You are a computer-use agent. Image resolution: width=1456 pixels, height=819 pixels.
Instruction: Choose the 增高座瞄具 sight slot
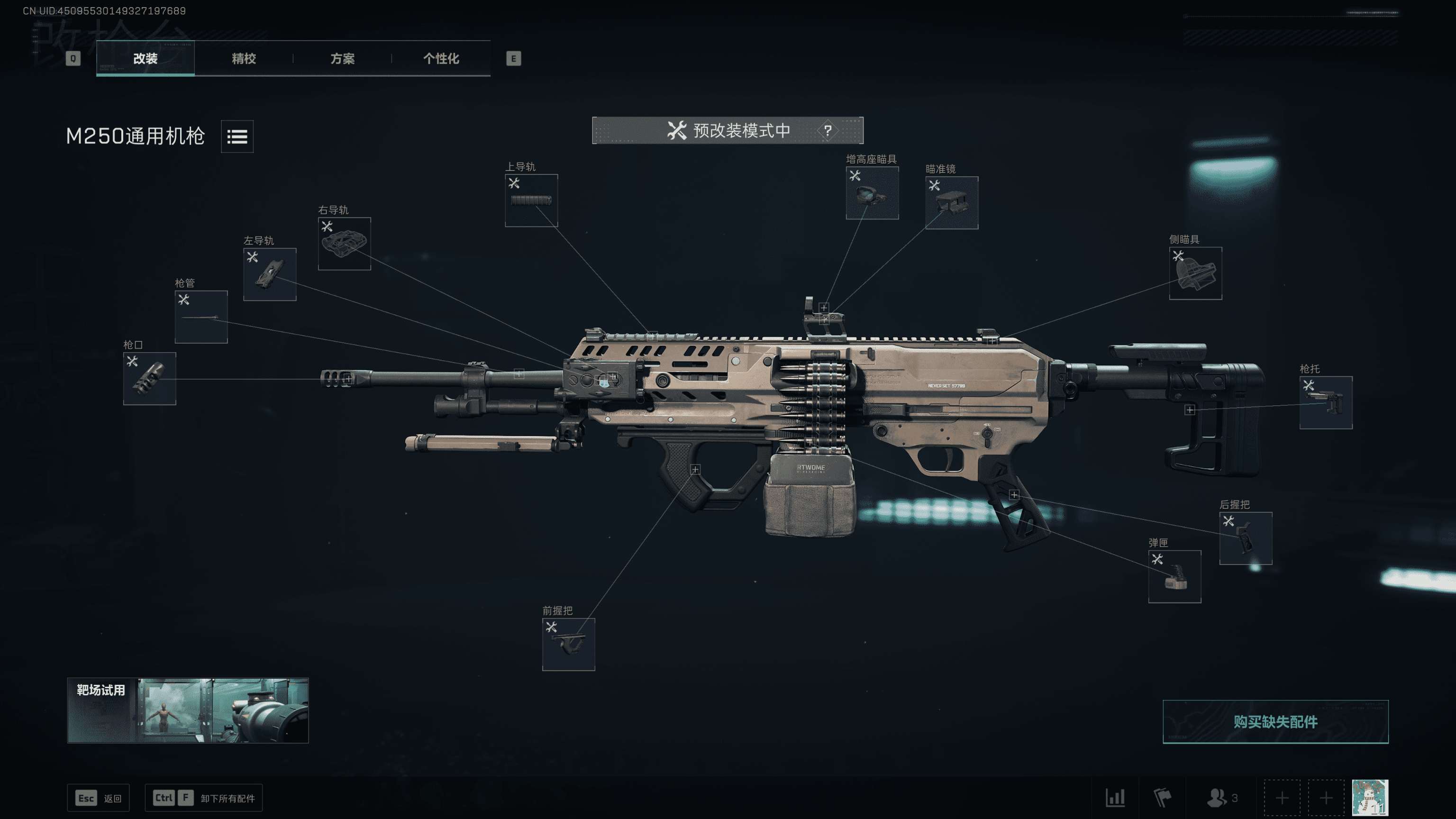click(872, 193)
